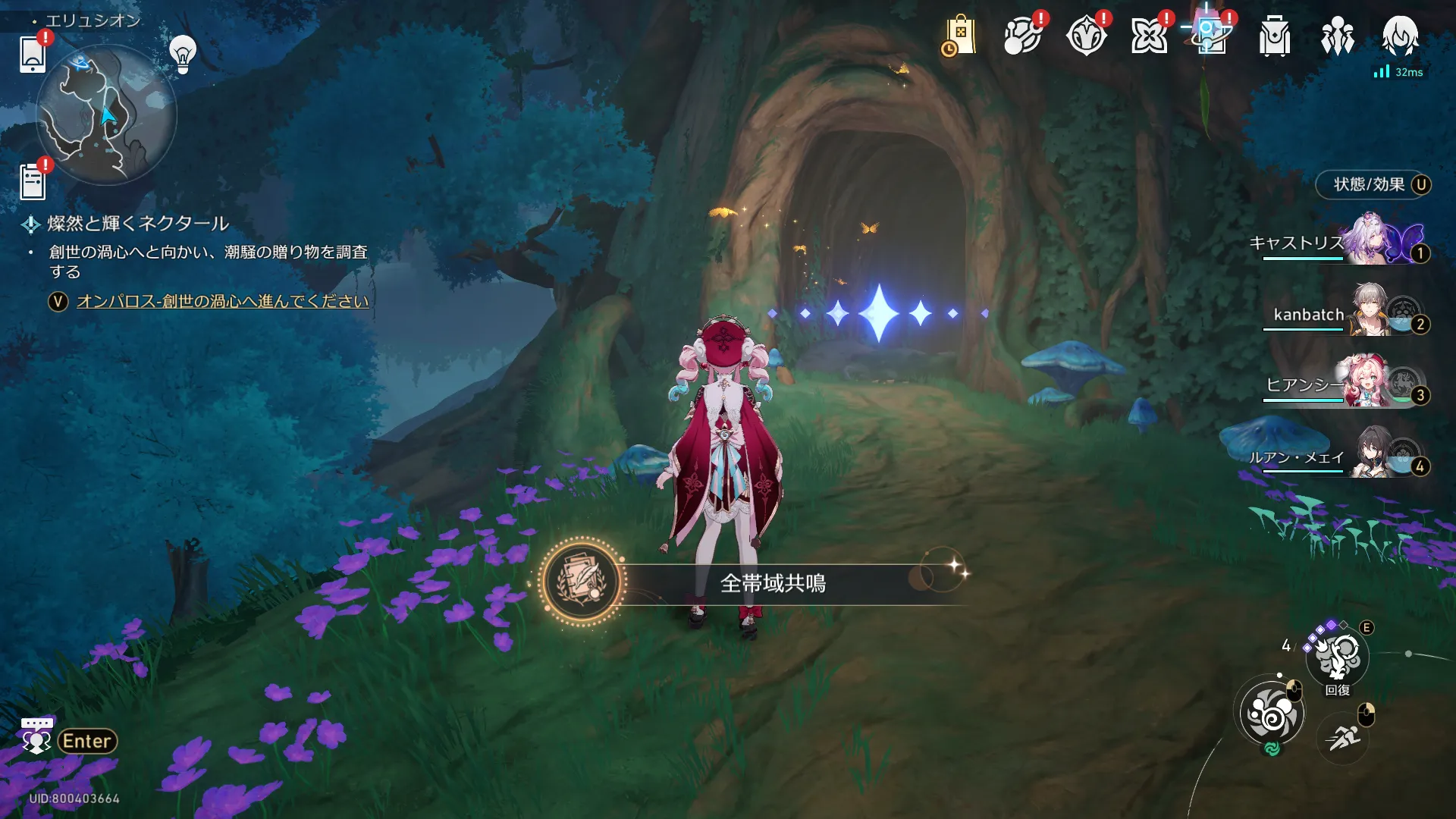Show the lightbulb hint icon
Image resolution: width=1456 pixels, height=819 pixels.
click(x=183, y=53)
